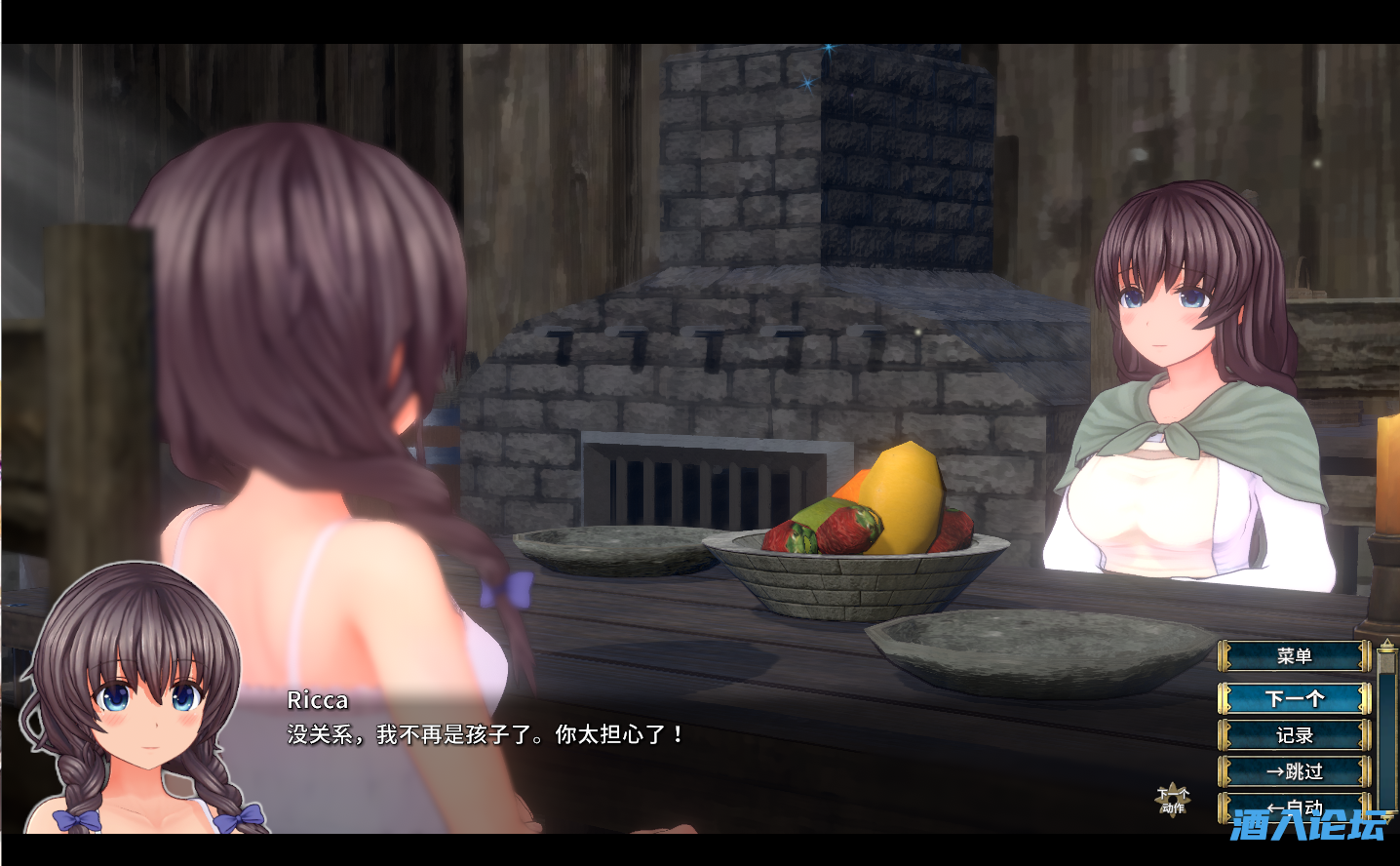1400x866 pixels.
Task: Open the in-game 菜单 panel
Action: pyautogui.click(x=1297, y=655)
